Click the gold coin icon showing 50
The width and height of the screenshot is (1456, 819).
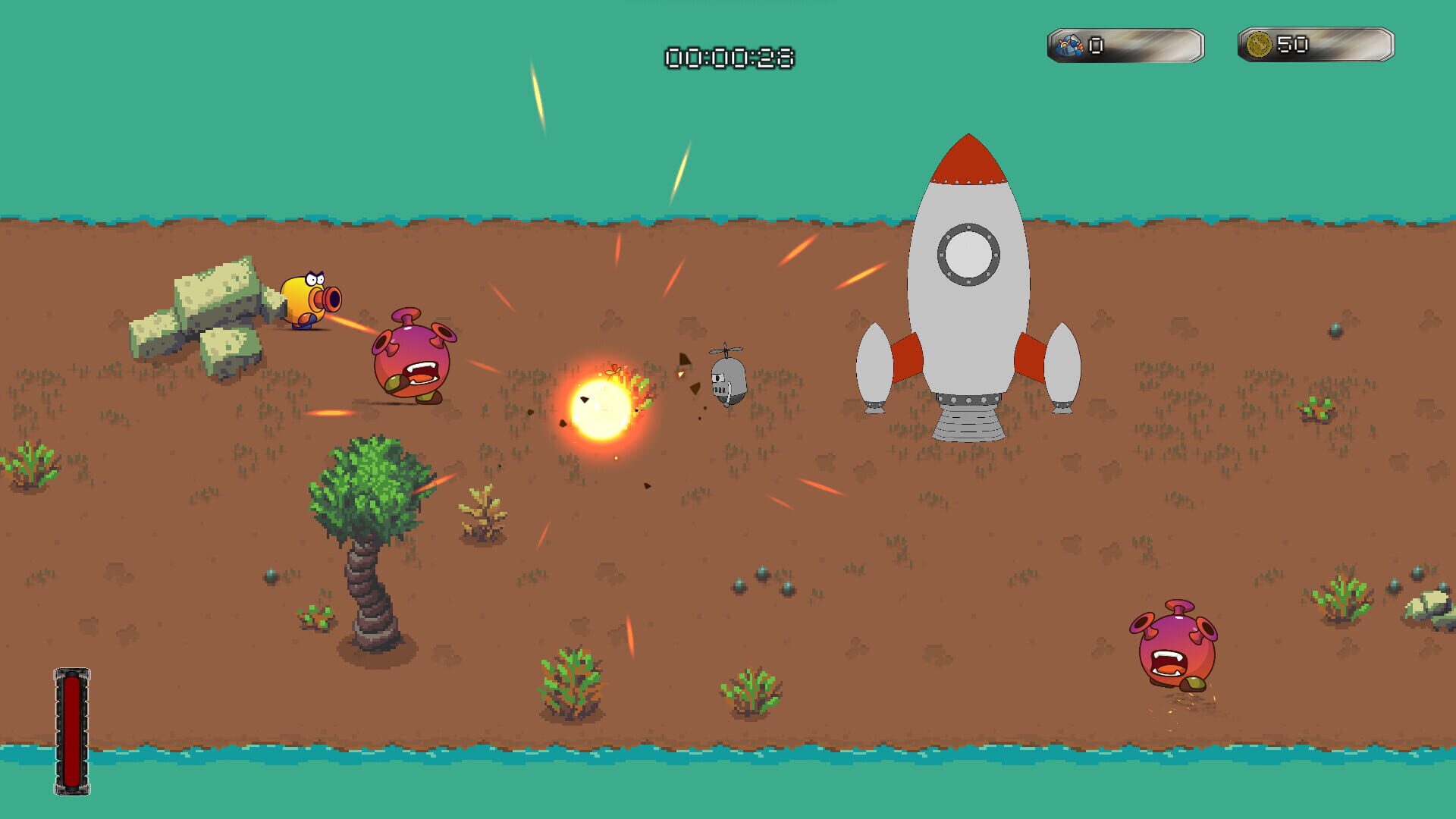tap(1259, 44)
